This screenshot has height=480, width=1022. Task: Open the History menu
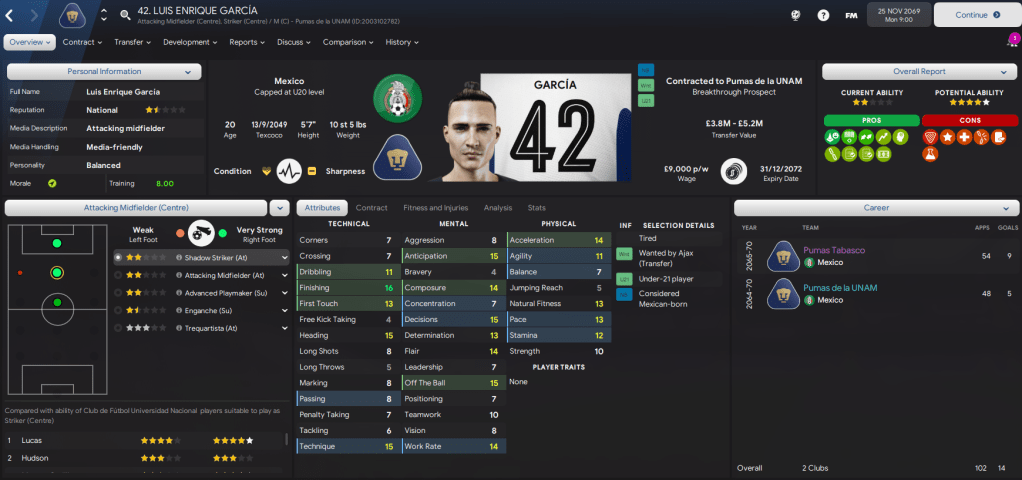pyautogui.click(x=402, y=42)
